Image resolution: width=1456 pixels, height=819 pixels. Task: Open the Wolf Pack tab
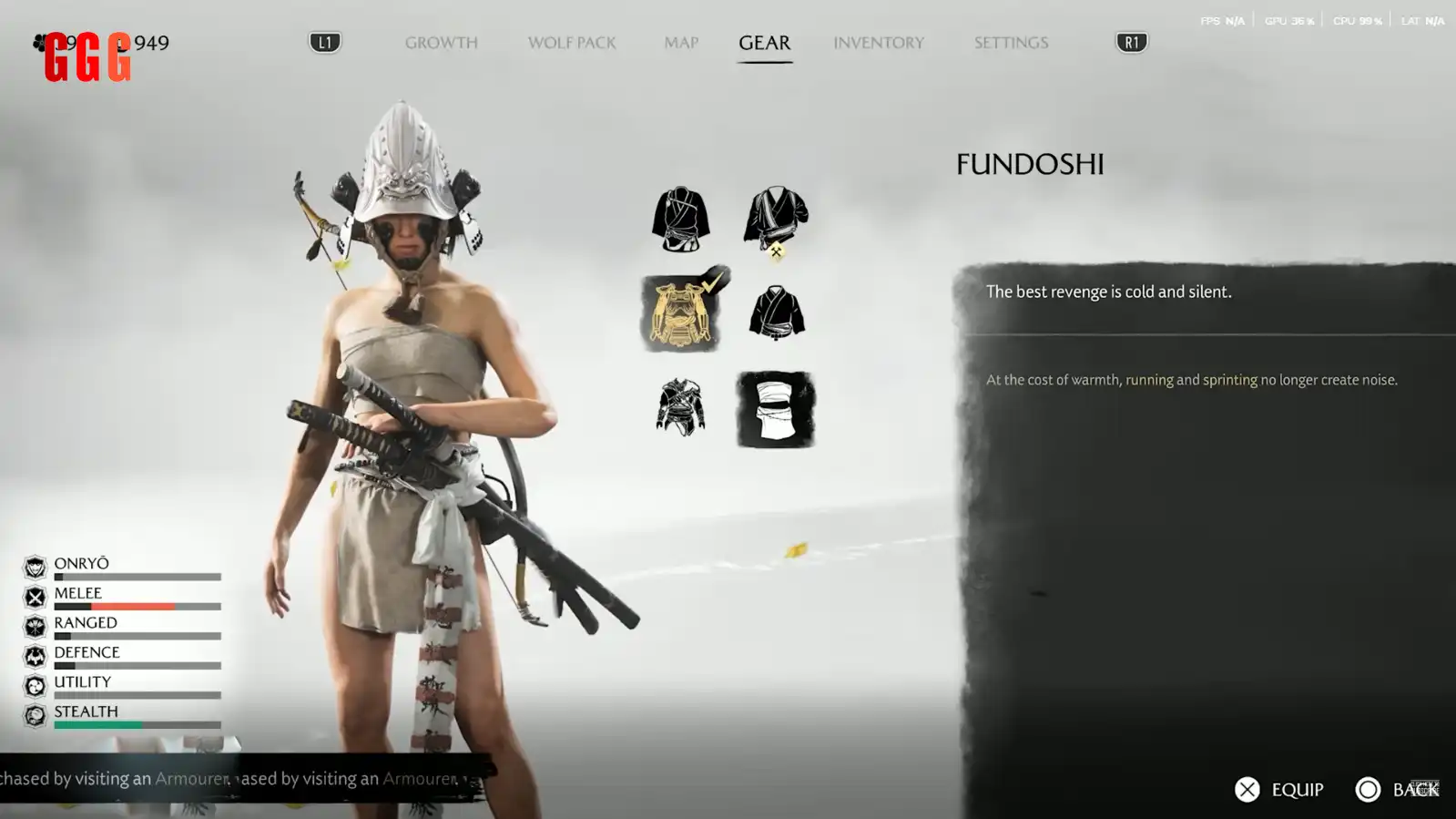click(572, 43)
